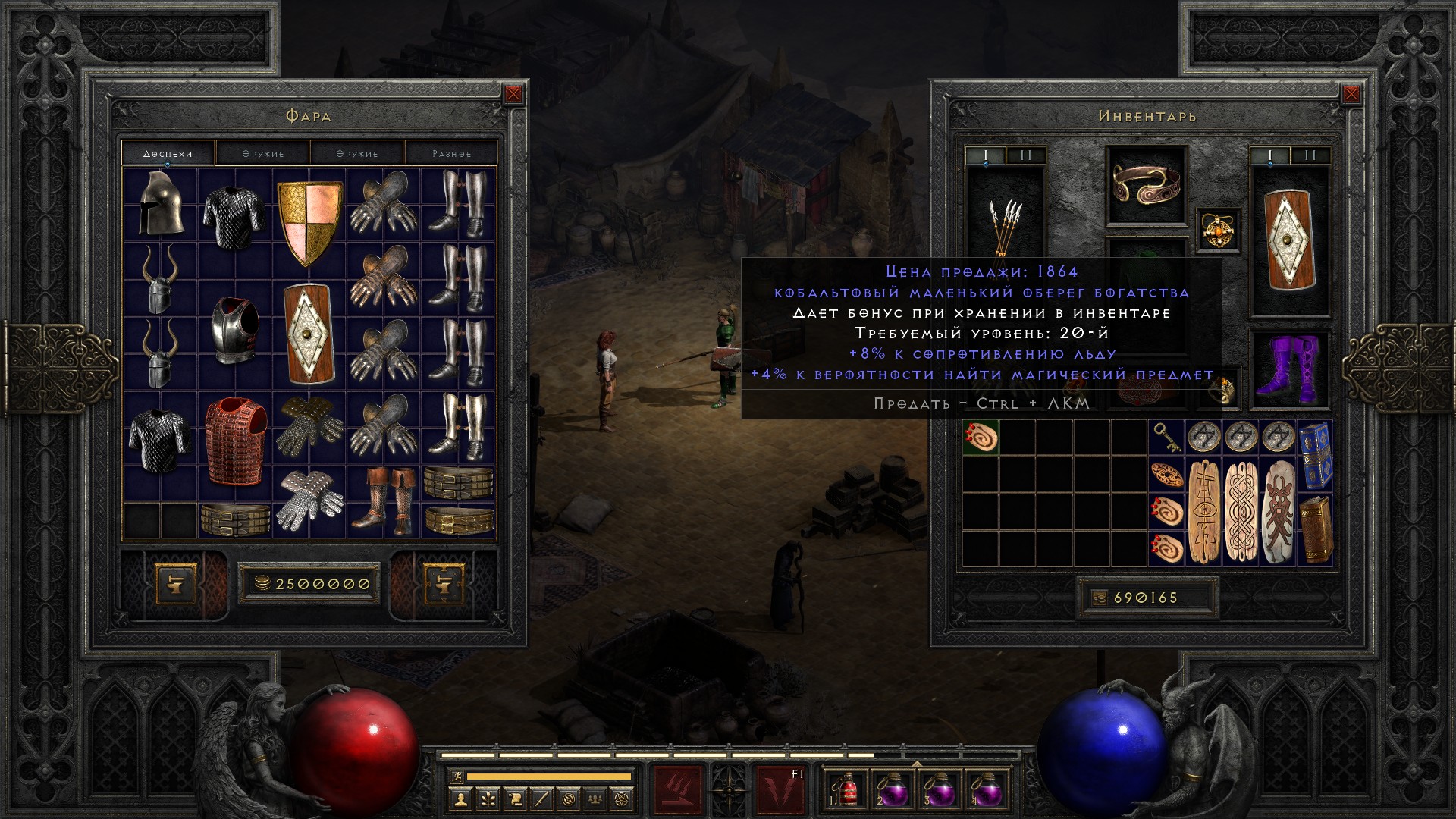Switch to the Доспехи shop tab
Viewport: 1456px width, 819px height.
tap(168, 153)
